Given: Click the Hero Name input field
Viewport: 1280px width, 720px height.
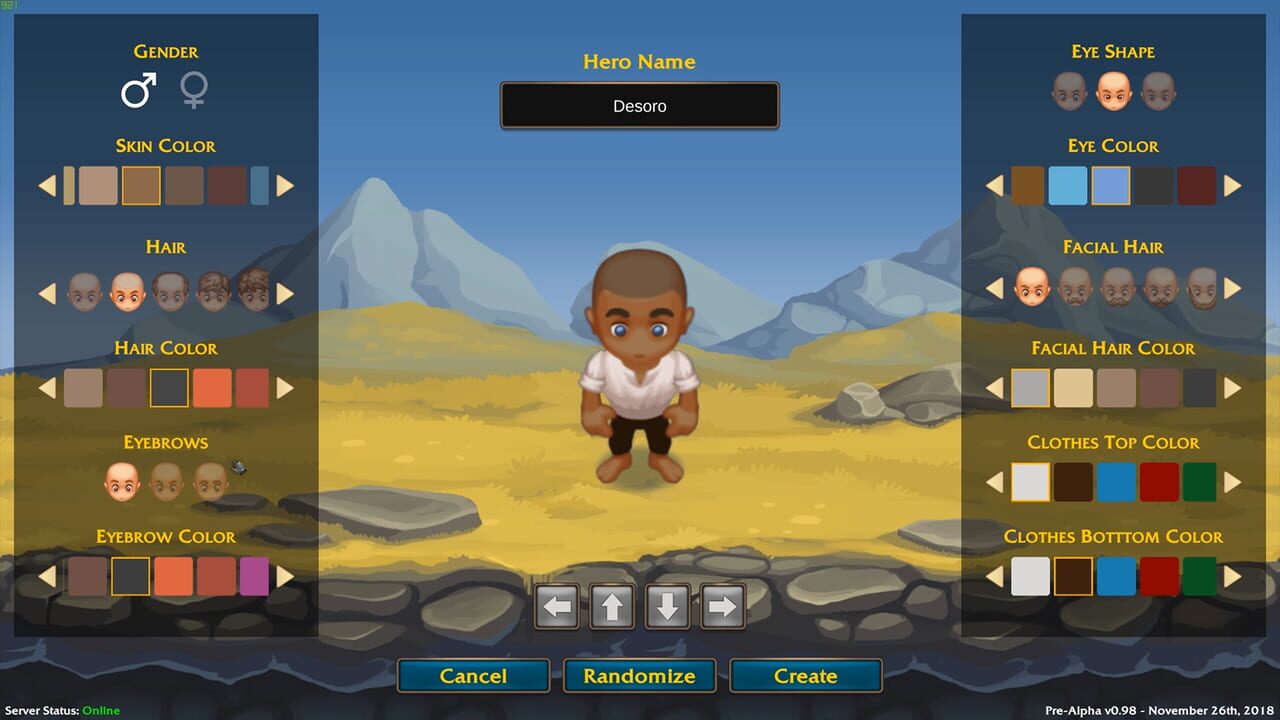Looking at the screenshot, I should pos(639,105).
